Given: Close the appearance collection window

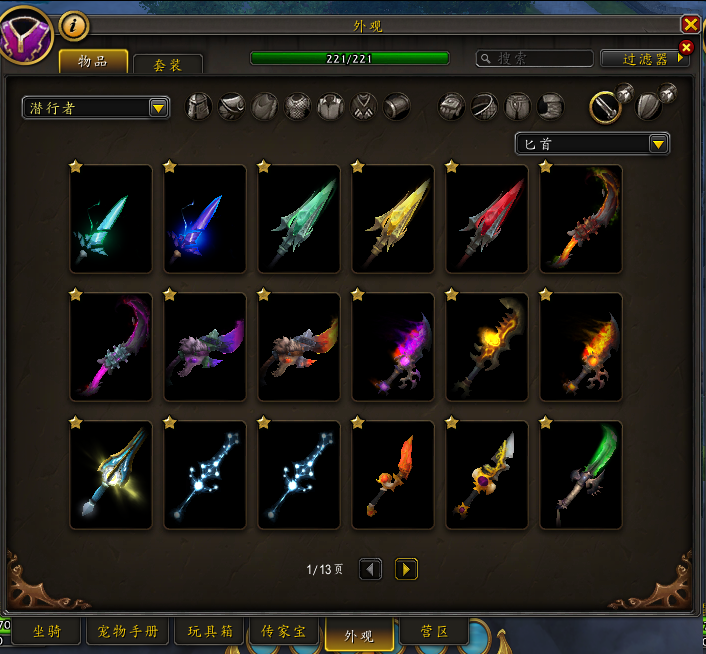Looking at the screenshot, I should (x=690, y=25).
